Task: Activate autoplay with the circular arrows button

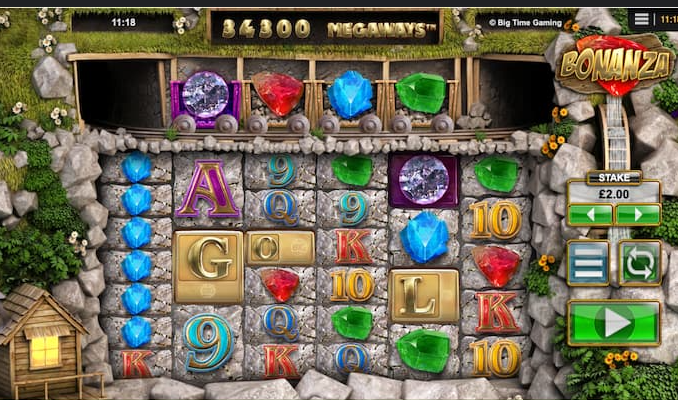Action: click(x=639, y=263)
